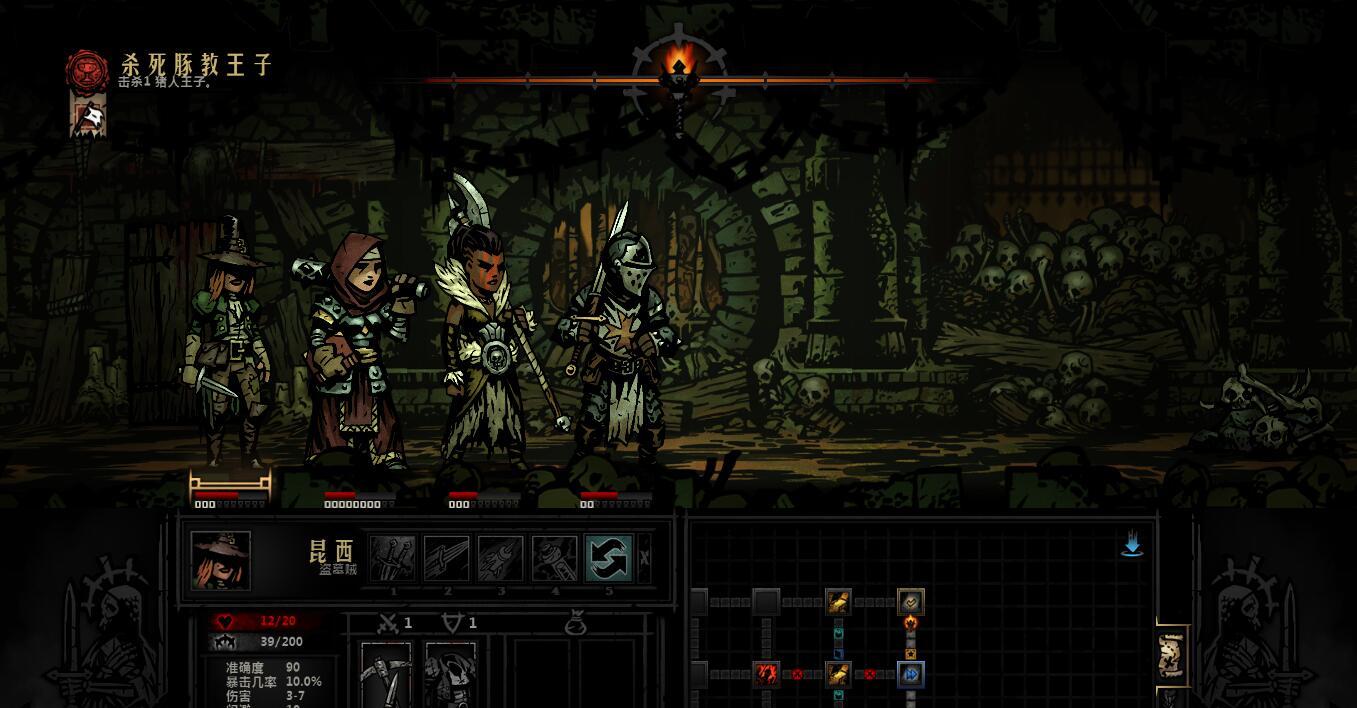
Task: Click the blue double-arrow map room
Action: 911,675
